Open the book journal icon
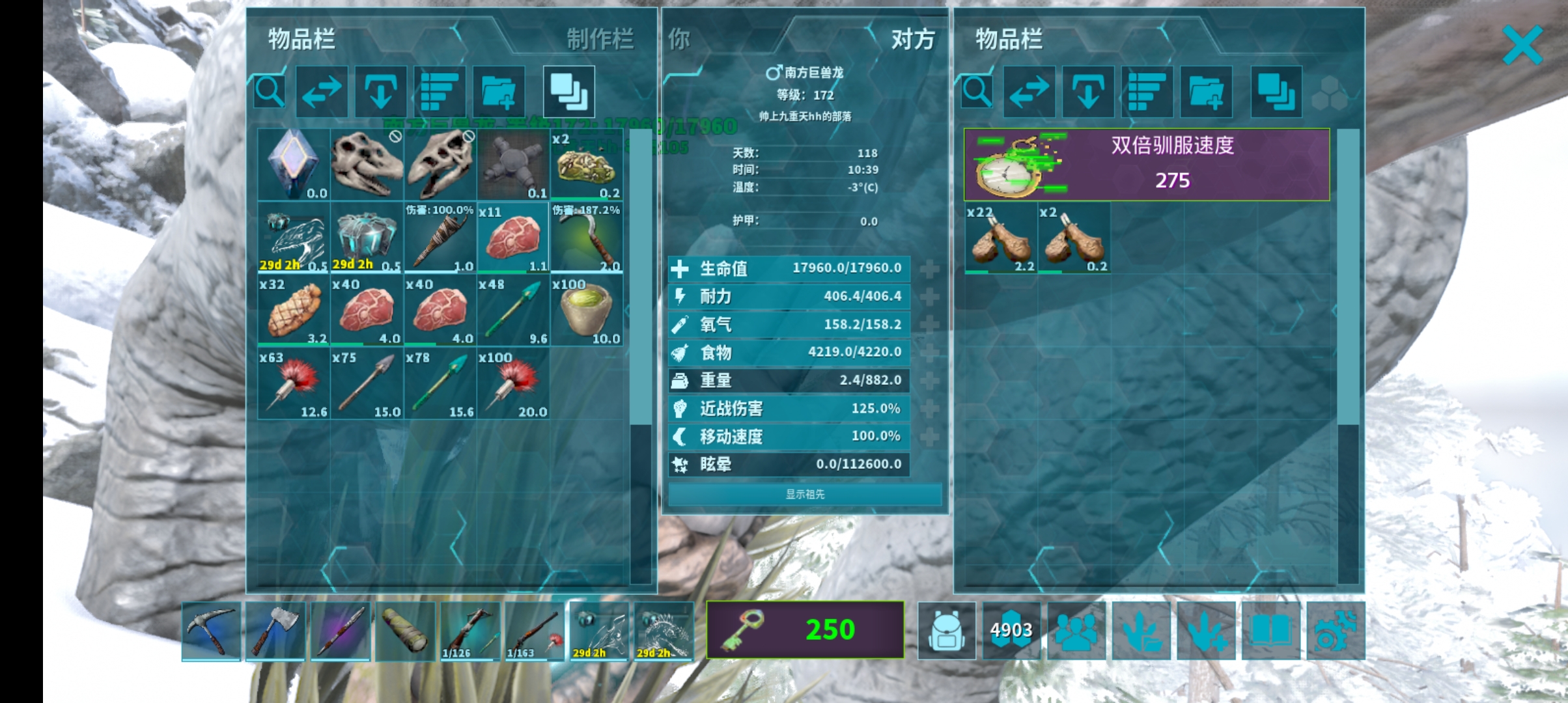1568x703 pixels. click(1270, 631)
